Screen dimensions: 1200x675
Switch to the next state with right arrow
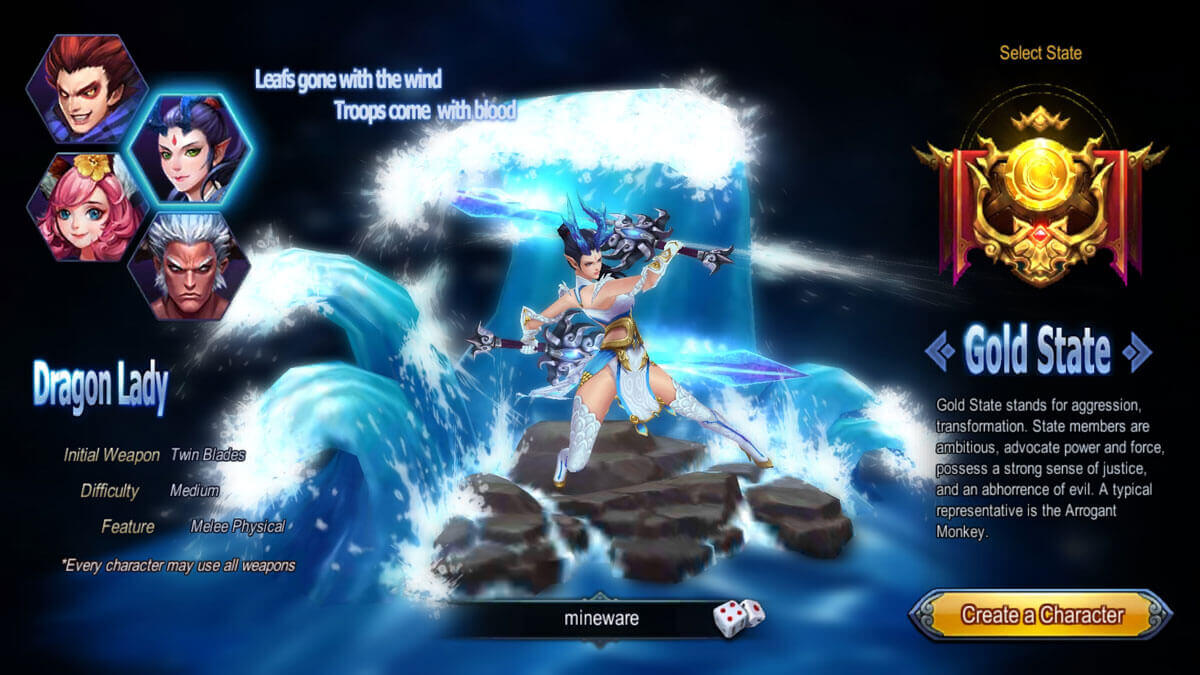click(1136, 351)
